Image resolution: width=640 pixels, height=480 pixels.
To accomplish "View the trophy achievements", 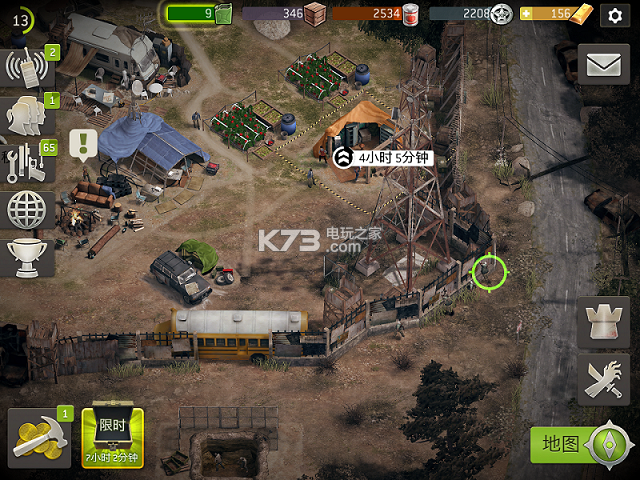I will coord(28,256).
